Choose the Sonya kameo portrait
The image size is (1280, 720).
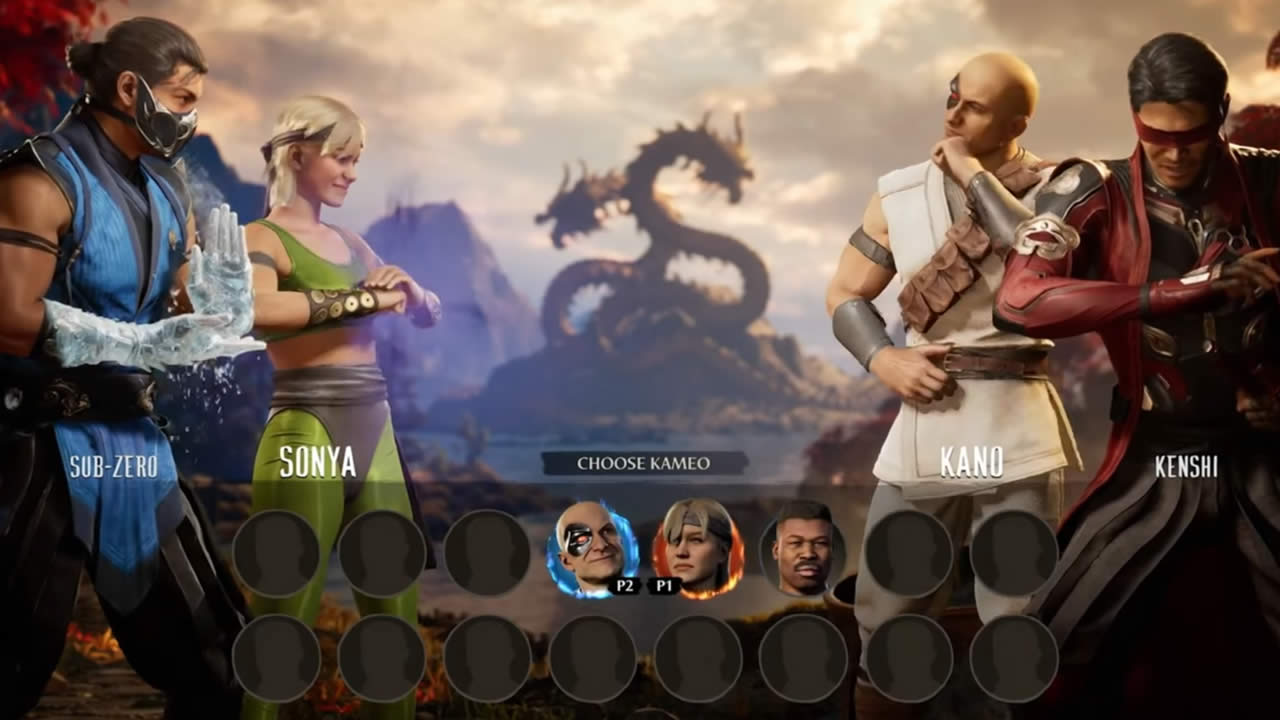point(699,548)
